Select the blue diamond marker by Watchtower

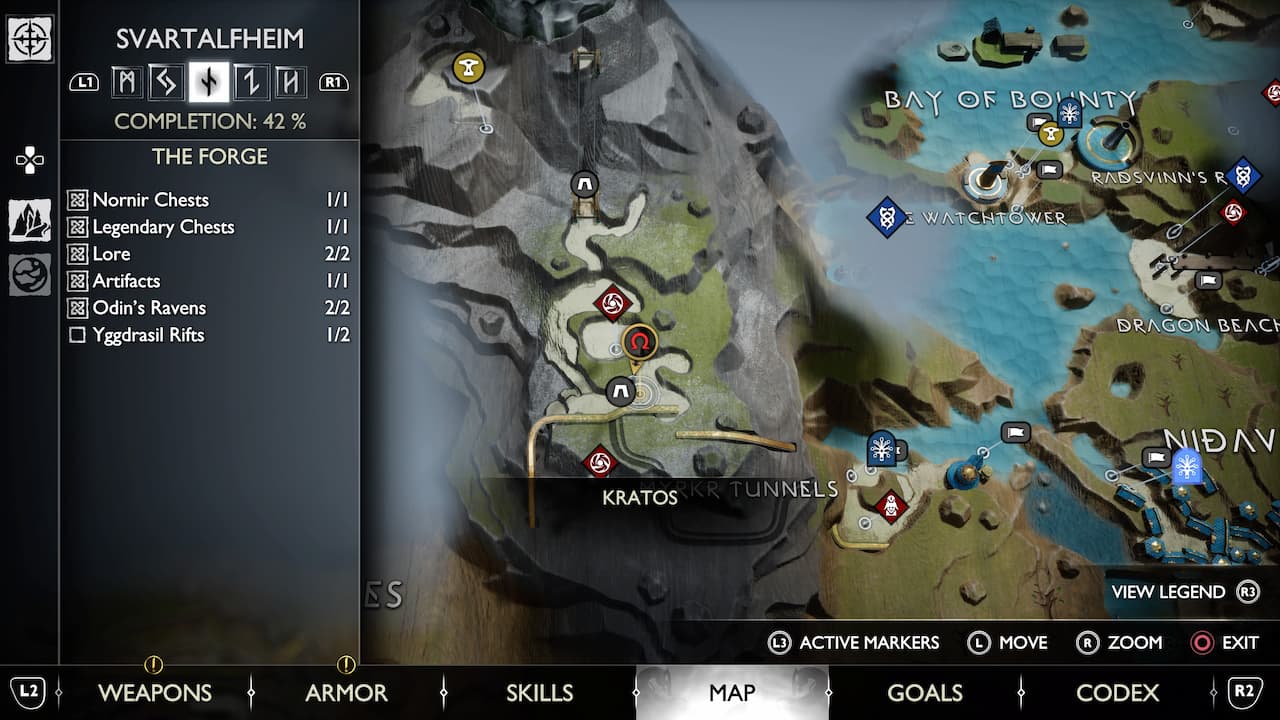[x=886, y=216]
